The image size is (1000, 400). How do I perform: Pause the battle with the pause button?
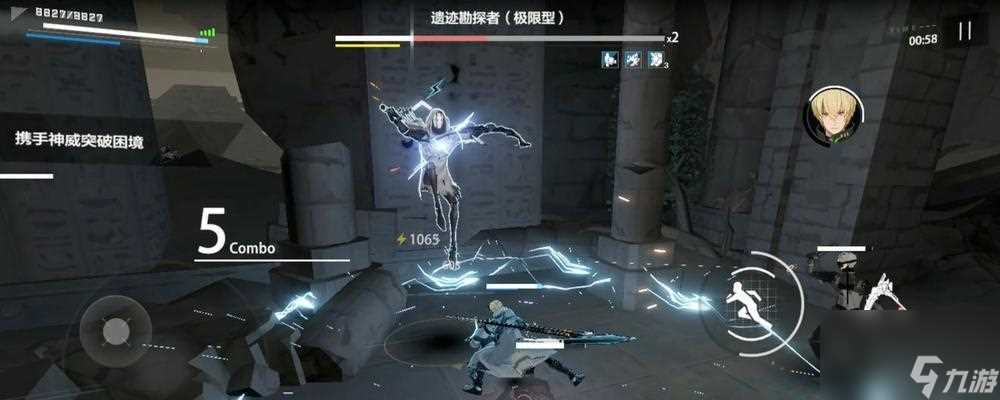pos(964,31)
